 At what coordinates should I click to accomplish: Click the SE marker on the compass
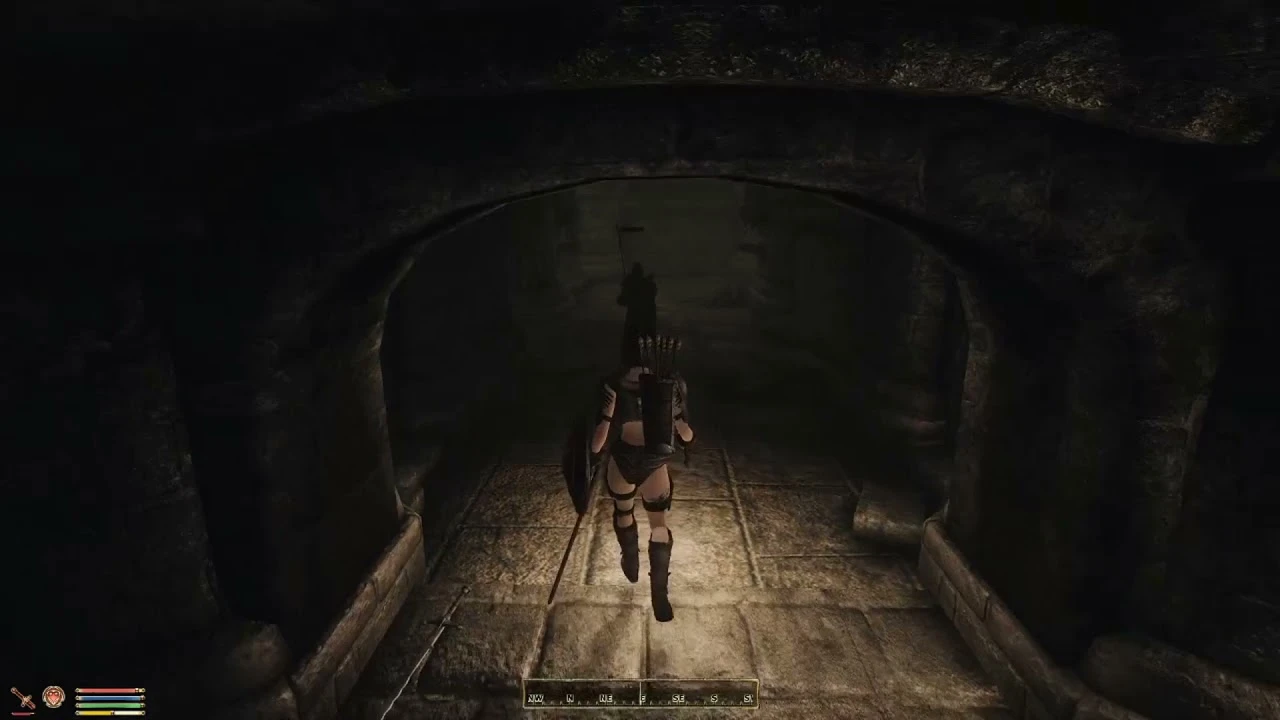pyautogui.click(x=678, y=697)
